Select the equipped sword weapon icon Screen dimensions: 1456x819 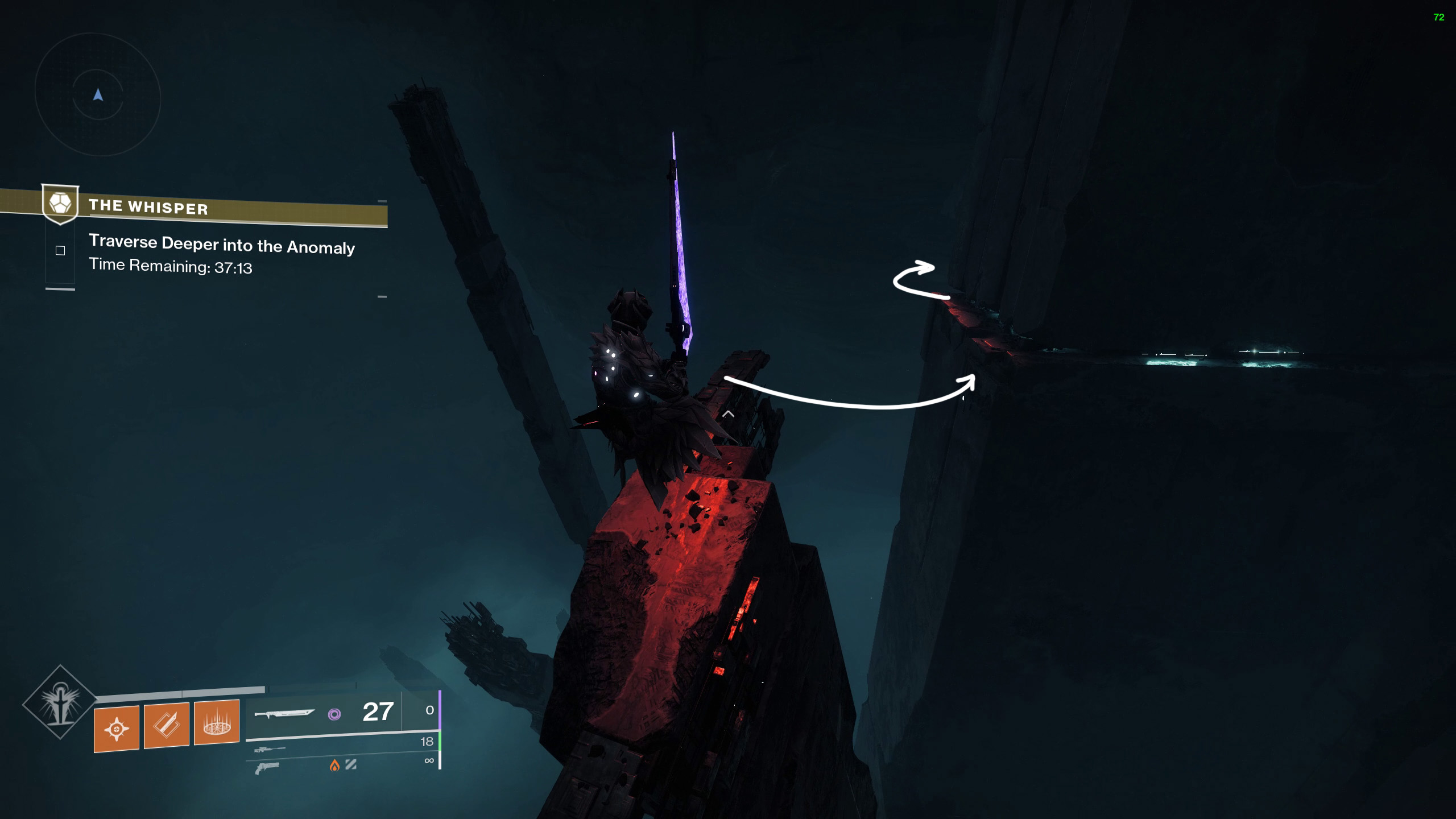point(286,714)
